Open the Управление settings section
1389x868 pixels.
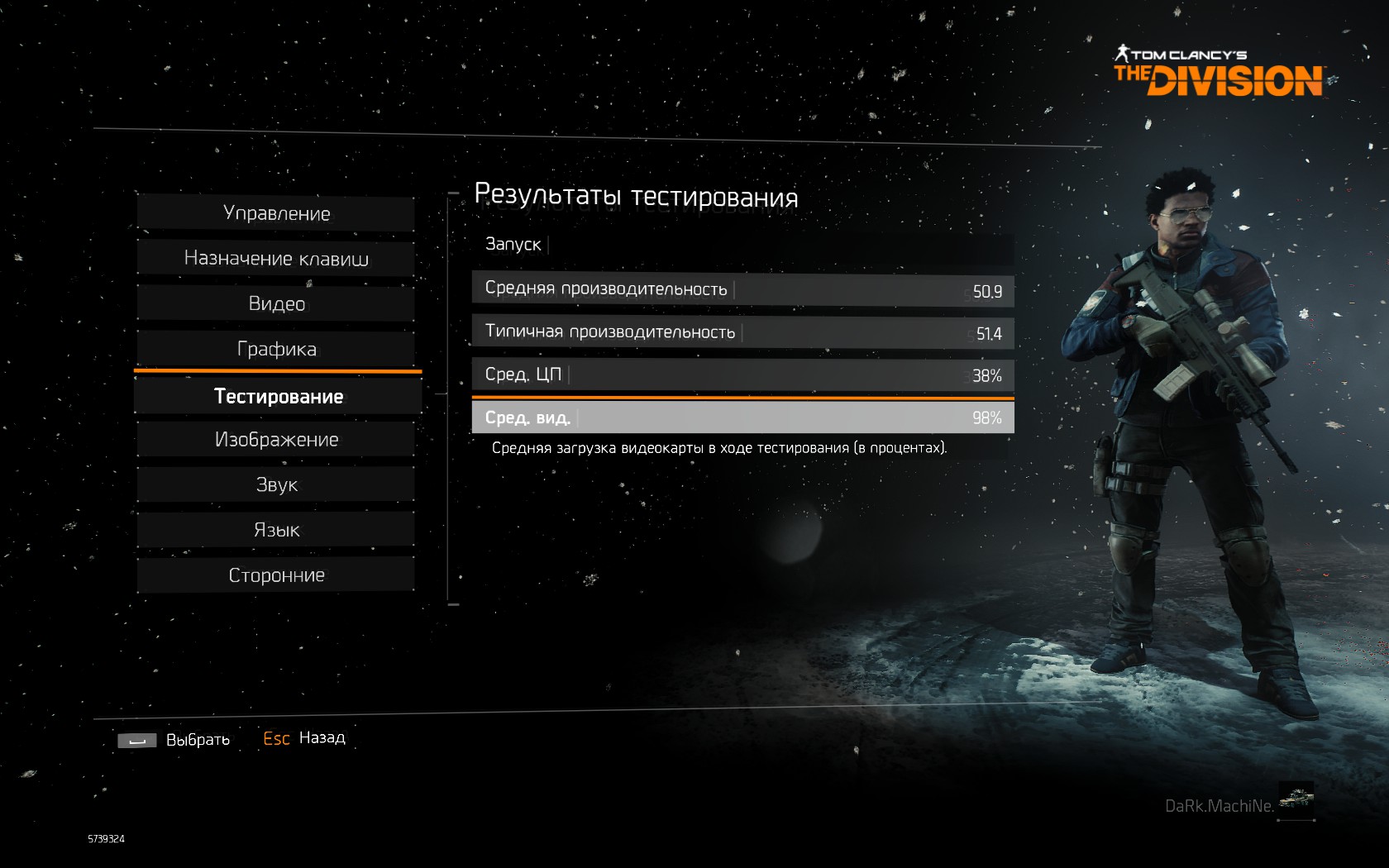pyautogui.click(x=276, y=213)
